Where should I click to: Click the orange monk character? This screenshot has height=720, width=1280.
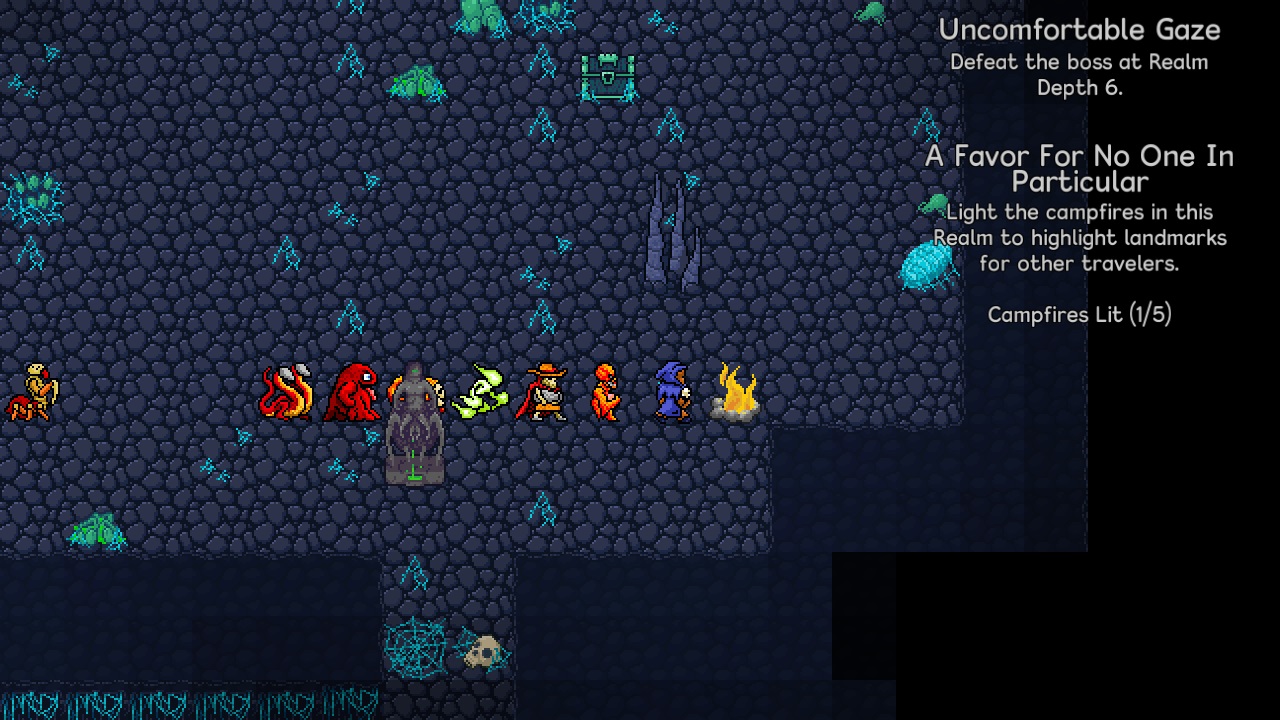(604, 390)
